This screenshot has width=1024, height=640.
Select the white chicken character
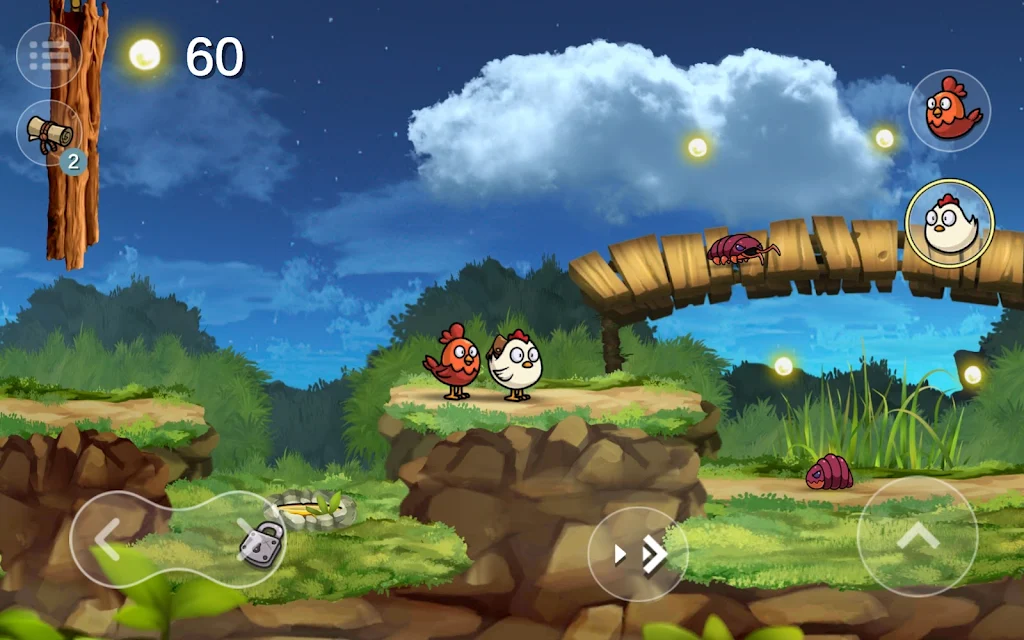click(949, 223)
